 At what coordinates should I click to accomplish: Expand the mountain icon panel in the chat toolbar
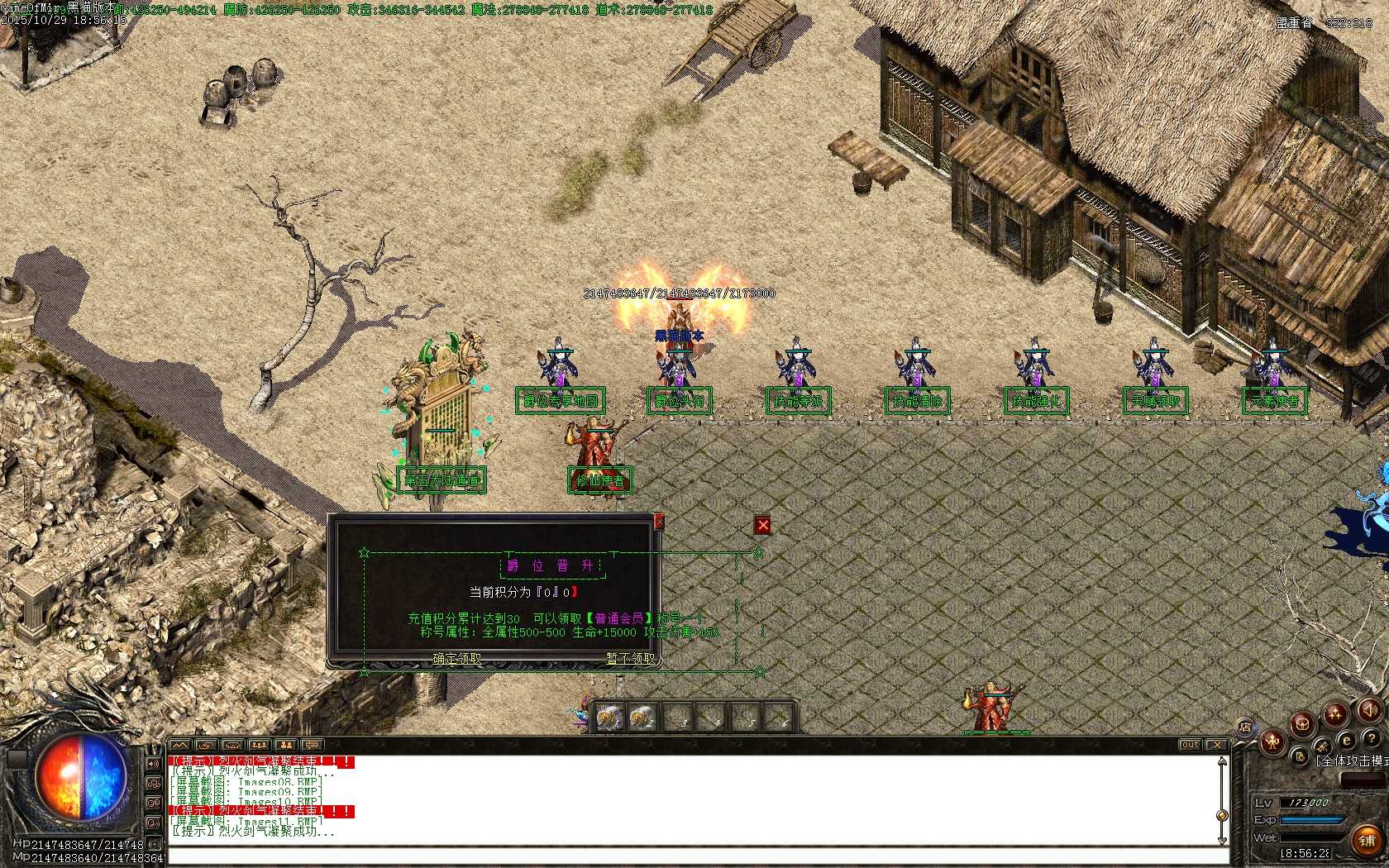click(x=180, y=746)
